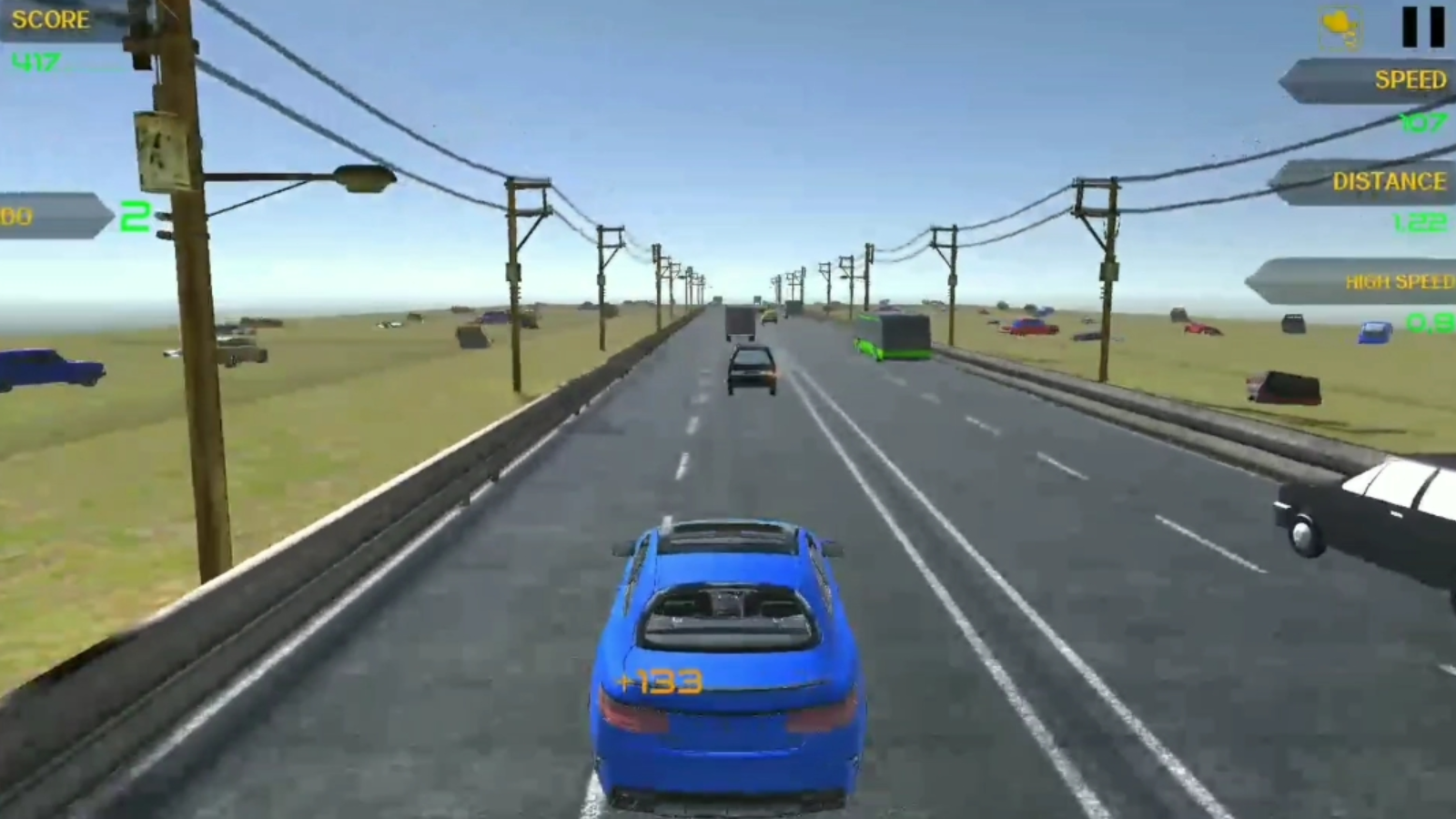Select the SPEED indicator panel

1365,82
